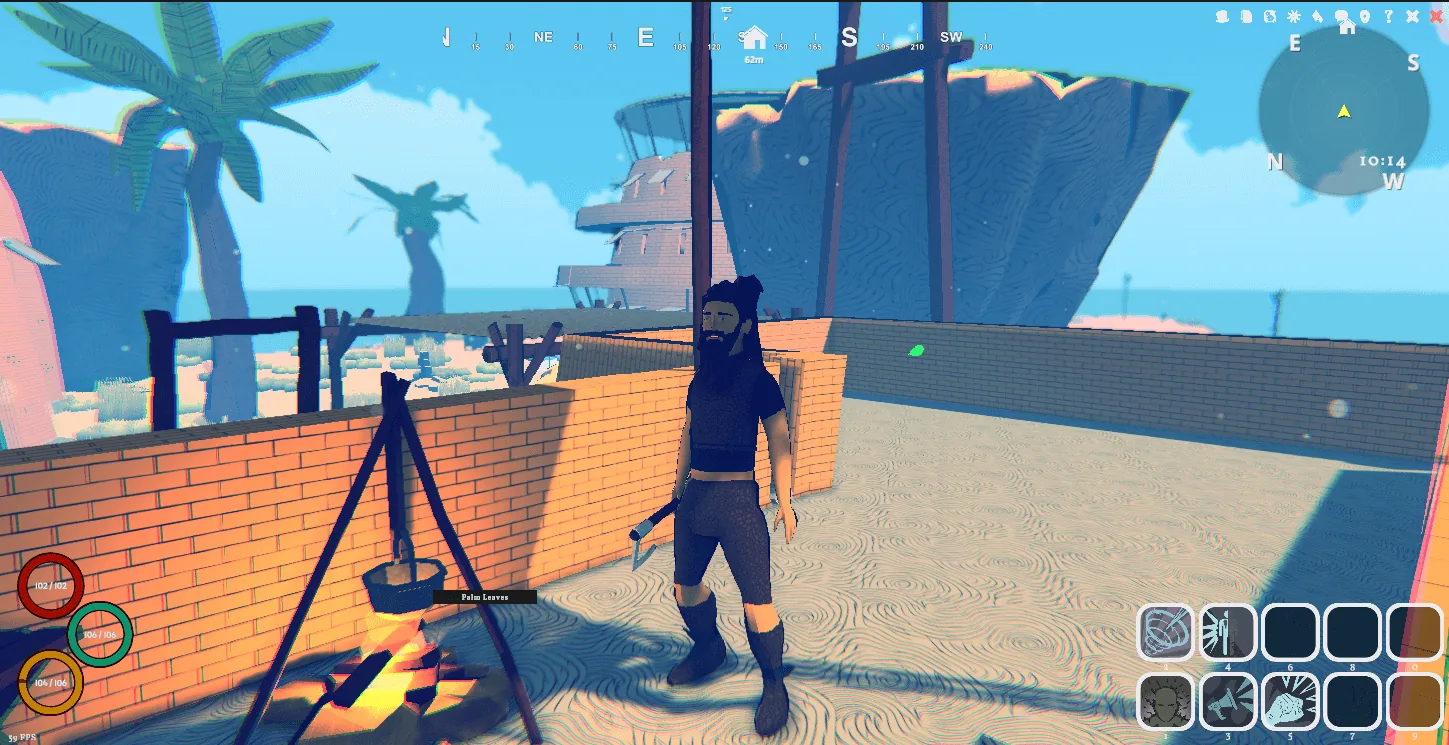Use the megaphone shout ability
The height and width of the screenshot is (745, 1449).
pyautogui.click(x=1227, y=701)
